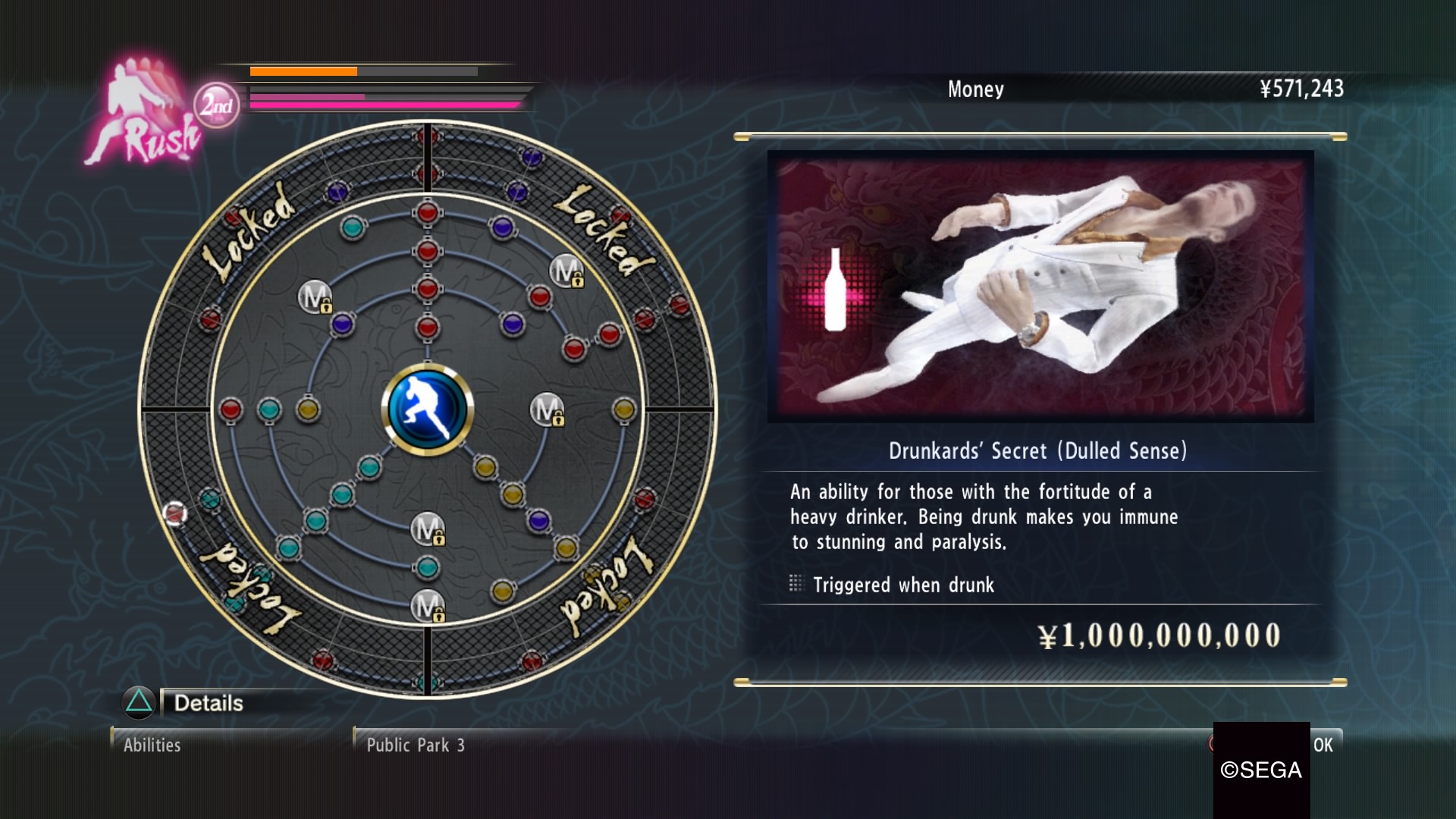The image size is (1456, 819).
Task: Select the central blue fighter node
Action: (x=428, y=409)
